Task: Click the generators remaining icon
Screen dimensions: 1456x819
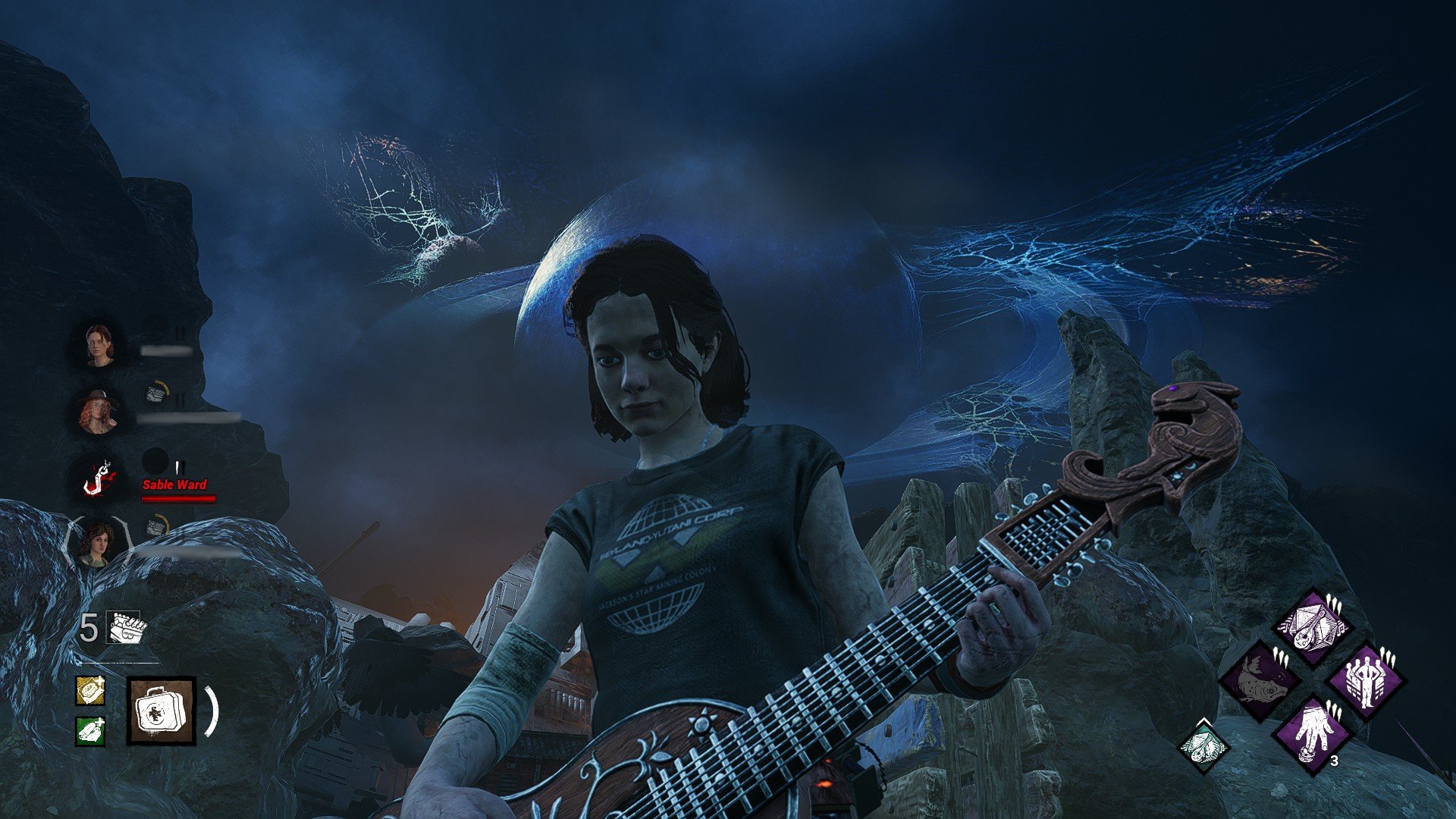Action: pos(125,629)
